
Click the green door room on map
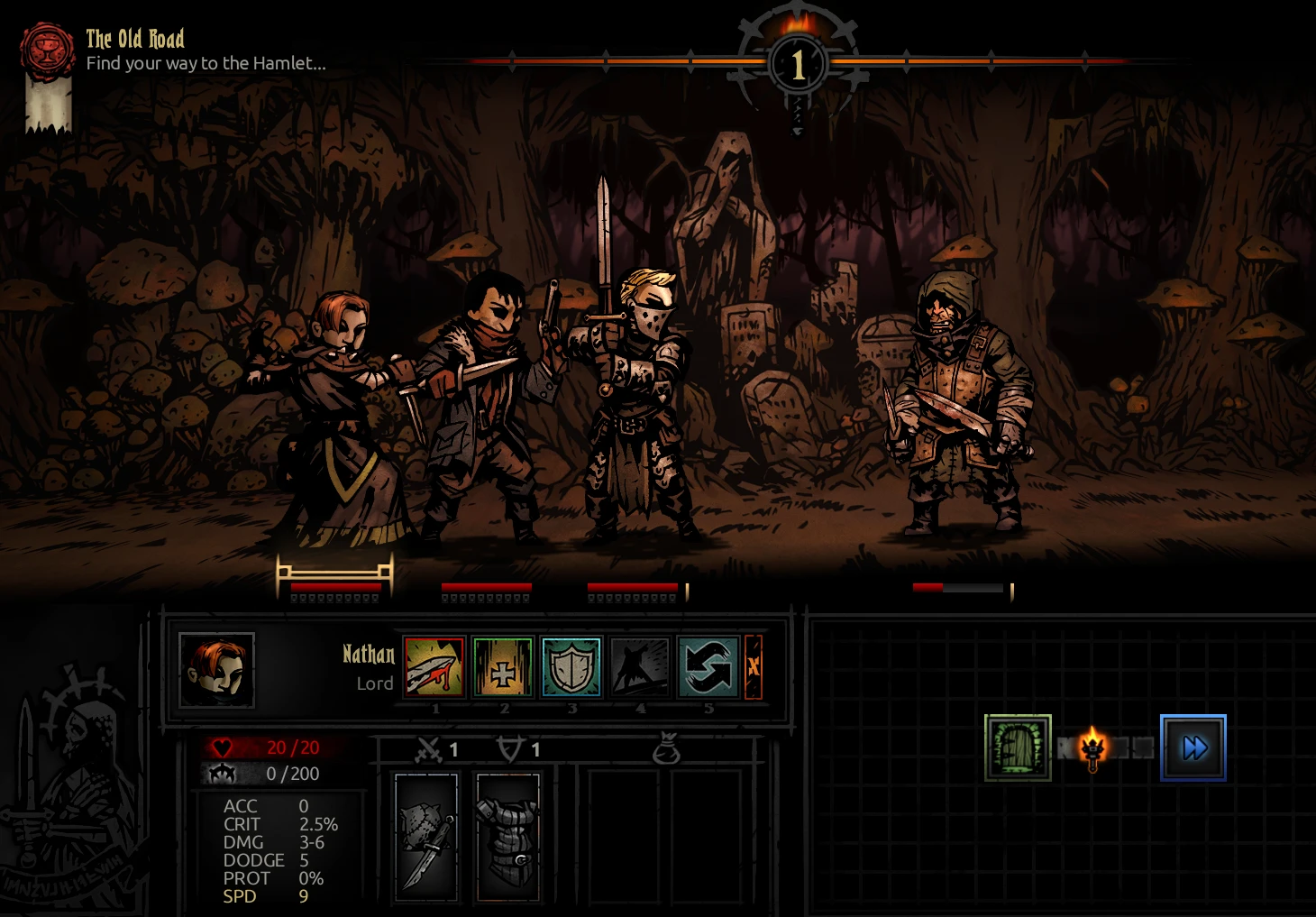[x=1018, y=747]
